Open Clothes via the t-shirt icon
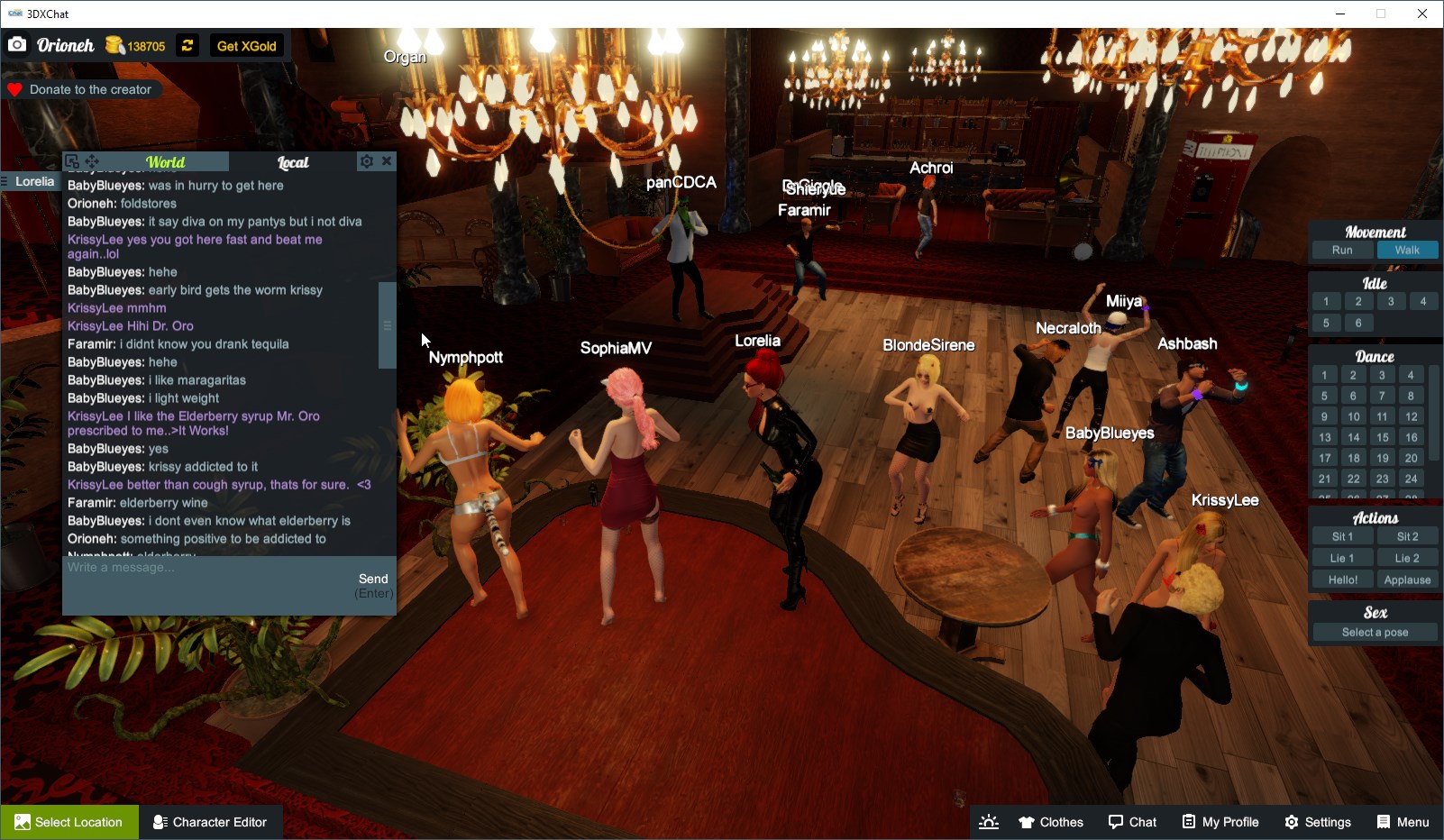This screenshot has width=1444, height=840. coord(1050,821)
